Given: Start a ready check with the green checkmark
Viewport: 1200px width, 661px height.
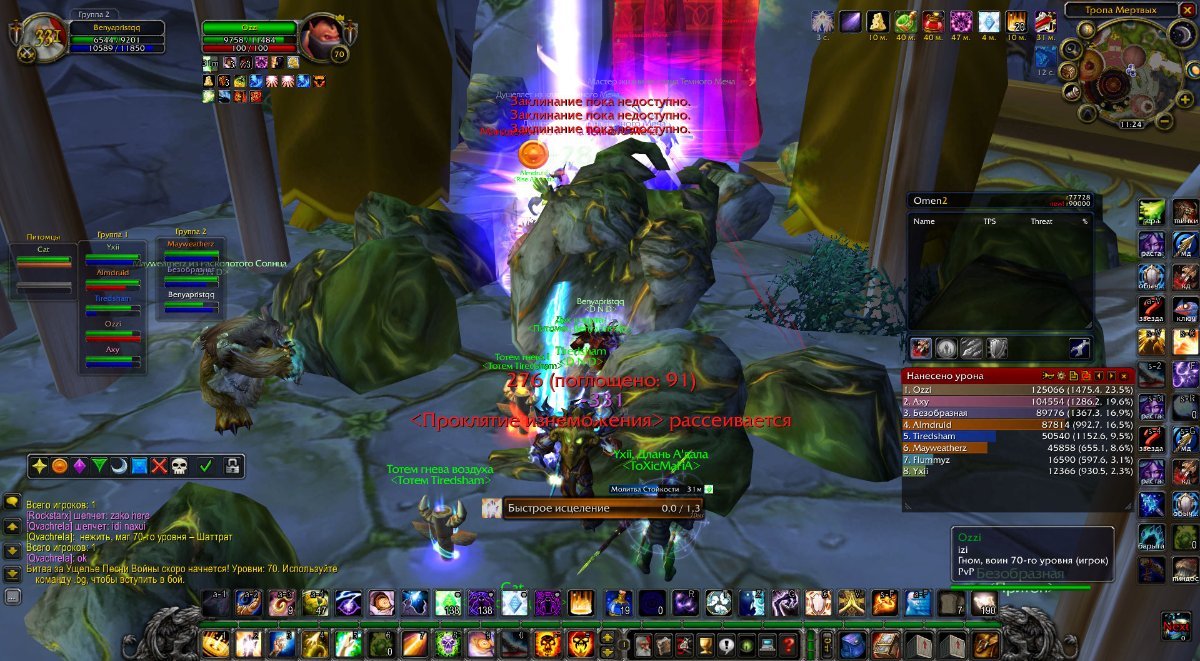Looking at the screenshot, I should 205,466.
